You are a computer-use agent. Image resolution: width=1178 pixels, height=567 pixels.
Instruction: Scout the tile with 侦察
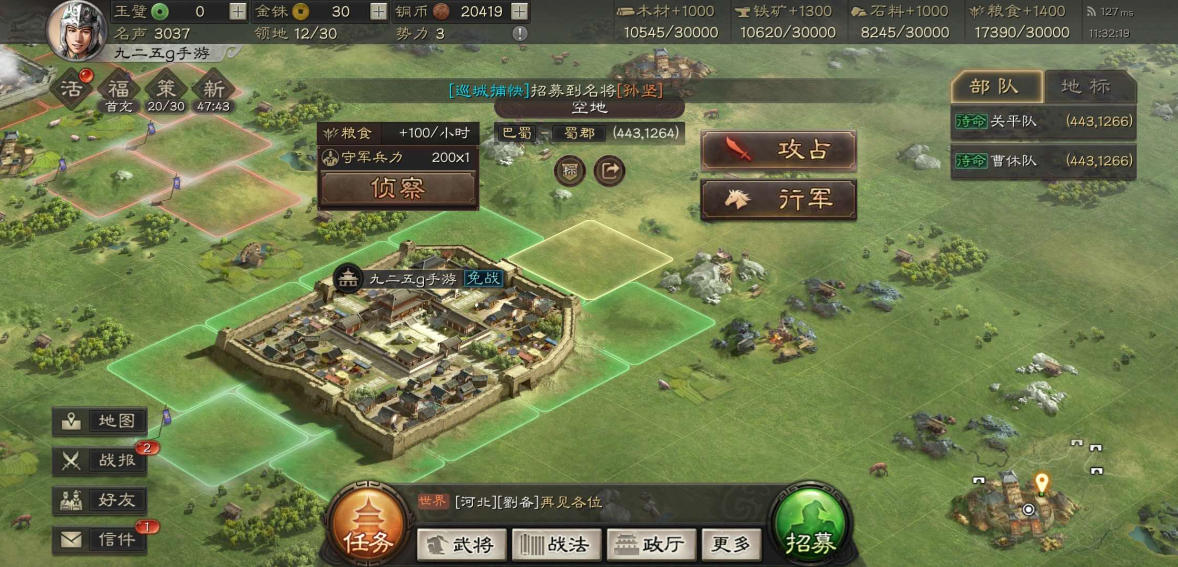pyautogui.click(x=397, y=188)
